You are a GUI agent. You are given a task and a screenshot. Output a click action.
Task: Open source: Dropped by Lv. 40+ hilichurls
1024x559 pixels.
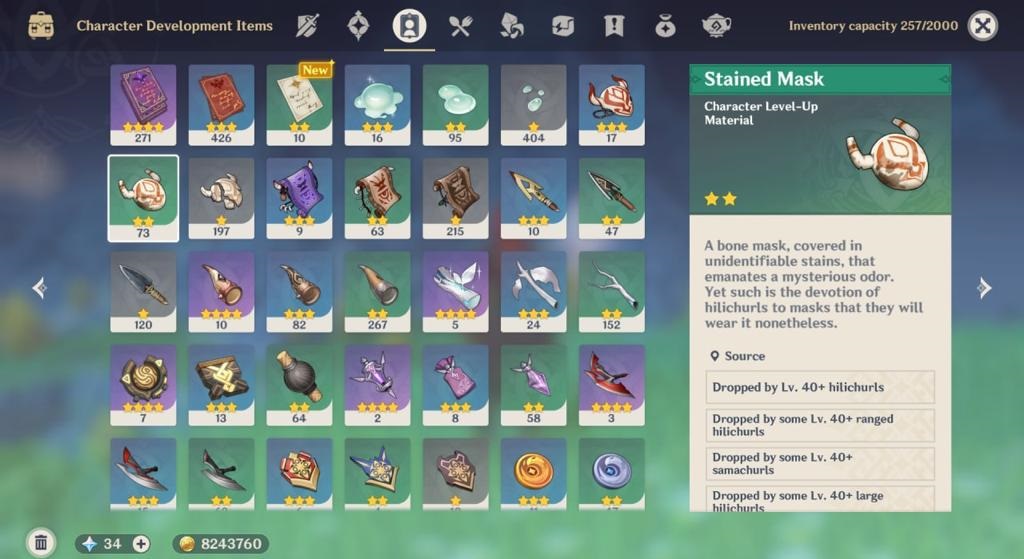coord(820,387)
